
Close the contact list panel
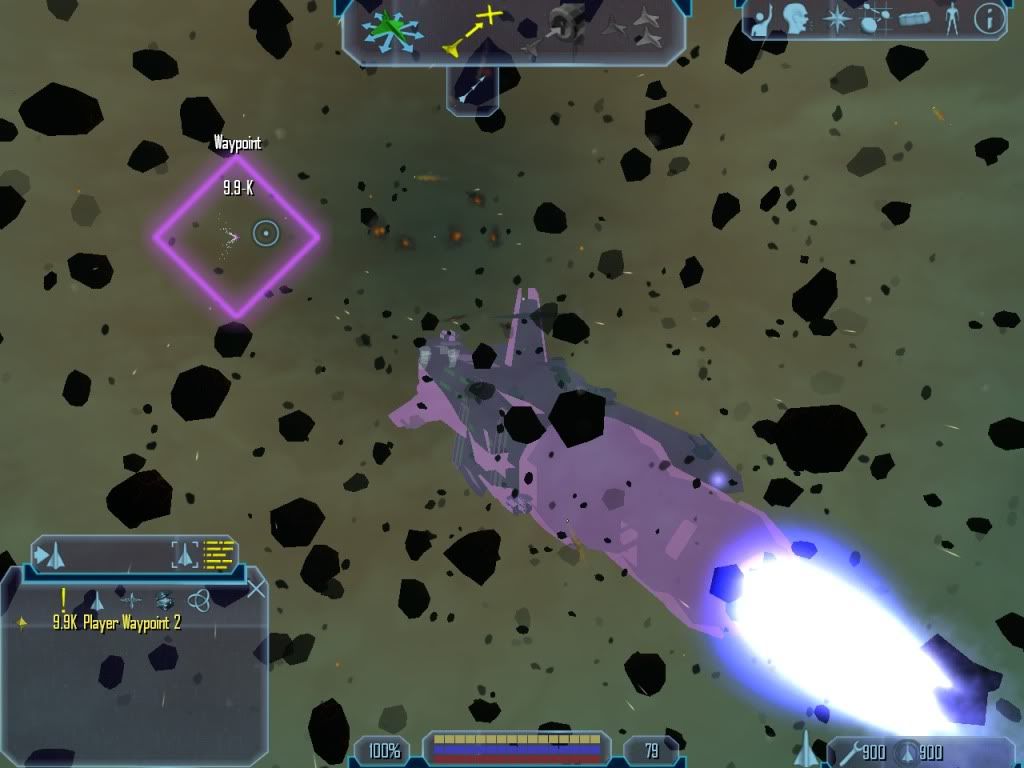256,588
